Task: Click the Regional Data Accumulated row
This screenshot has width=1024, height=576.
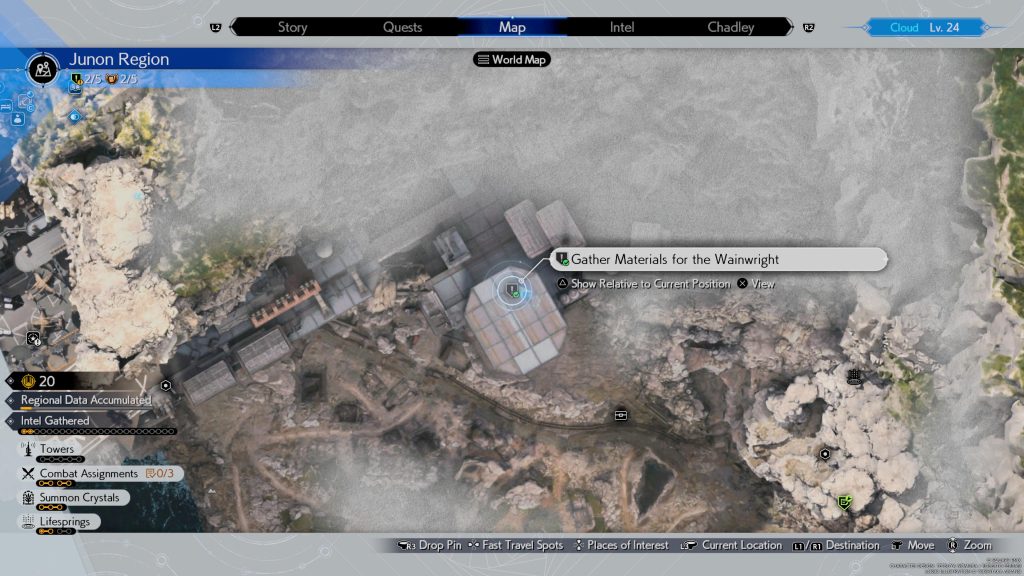Action: coord(86,400)
